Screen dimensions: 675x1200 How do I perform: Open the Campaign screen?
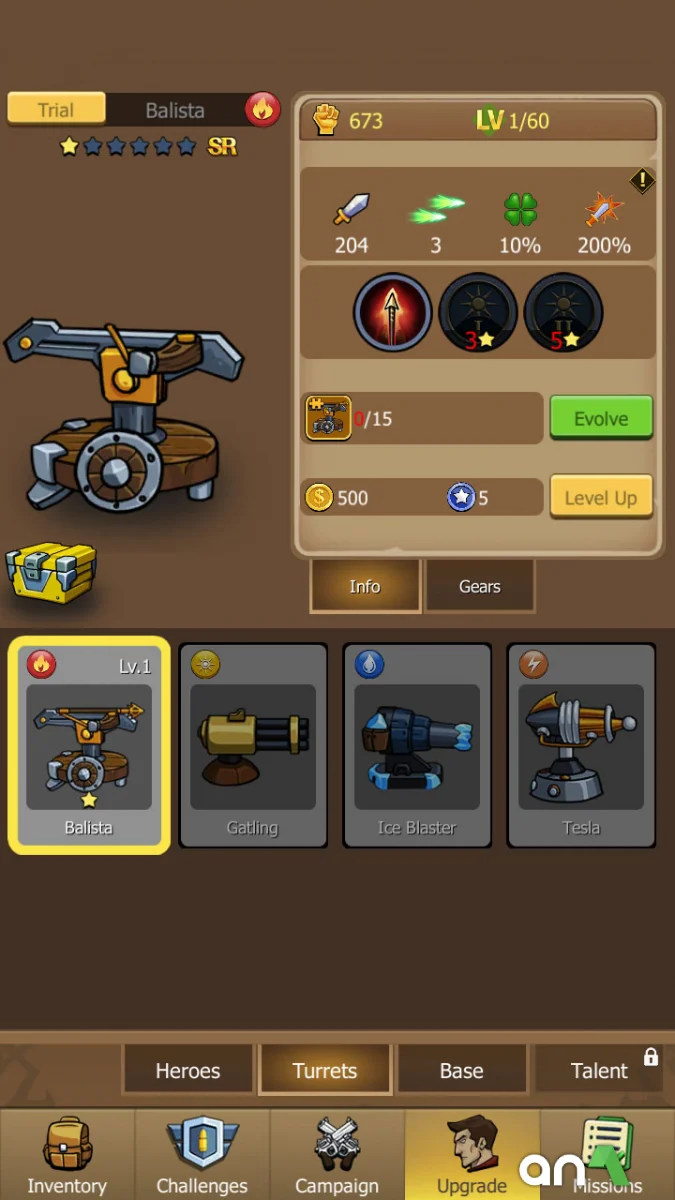click(x=337, y=1155)
